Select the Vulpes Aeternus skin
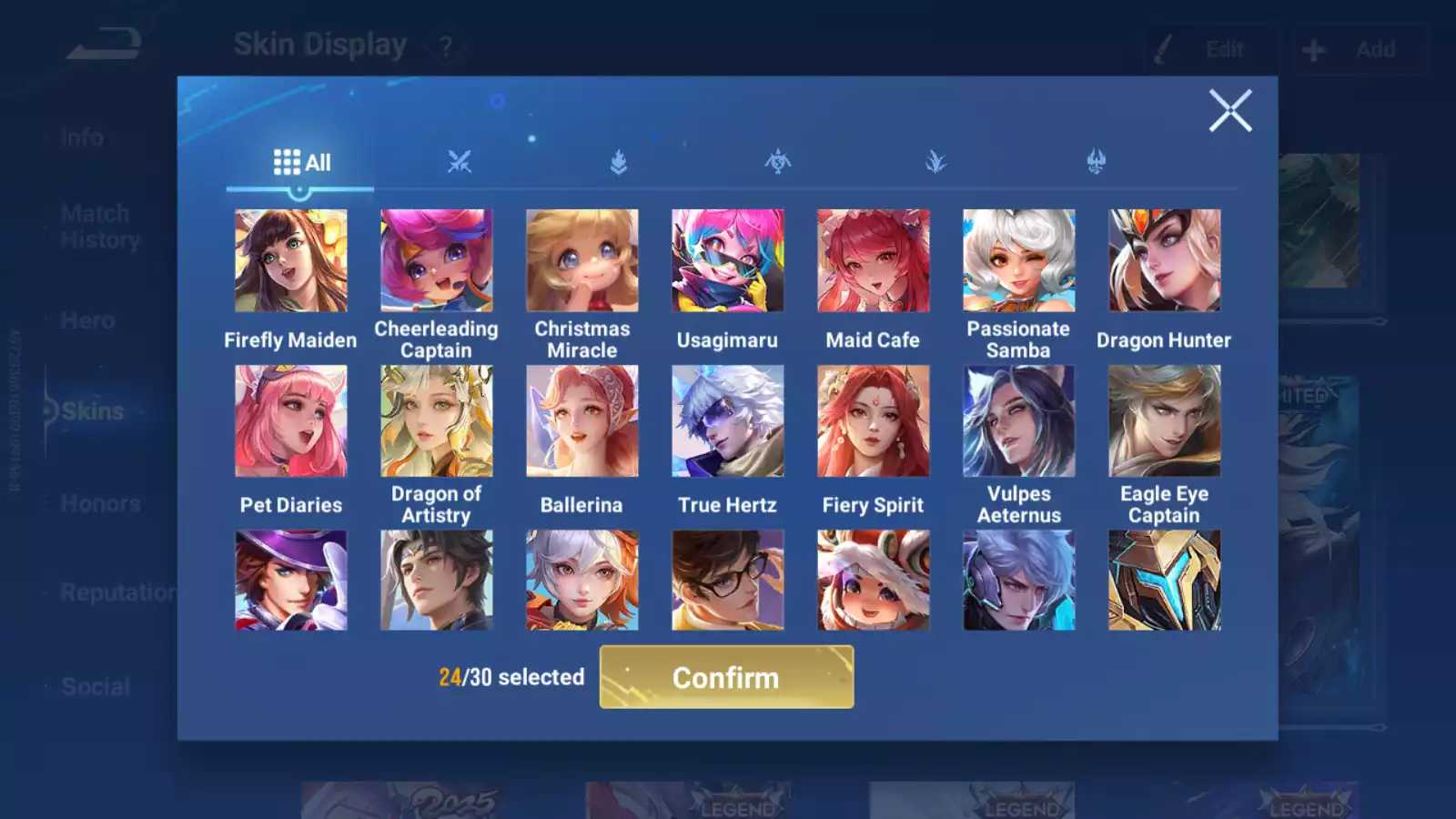 1019,421
